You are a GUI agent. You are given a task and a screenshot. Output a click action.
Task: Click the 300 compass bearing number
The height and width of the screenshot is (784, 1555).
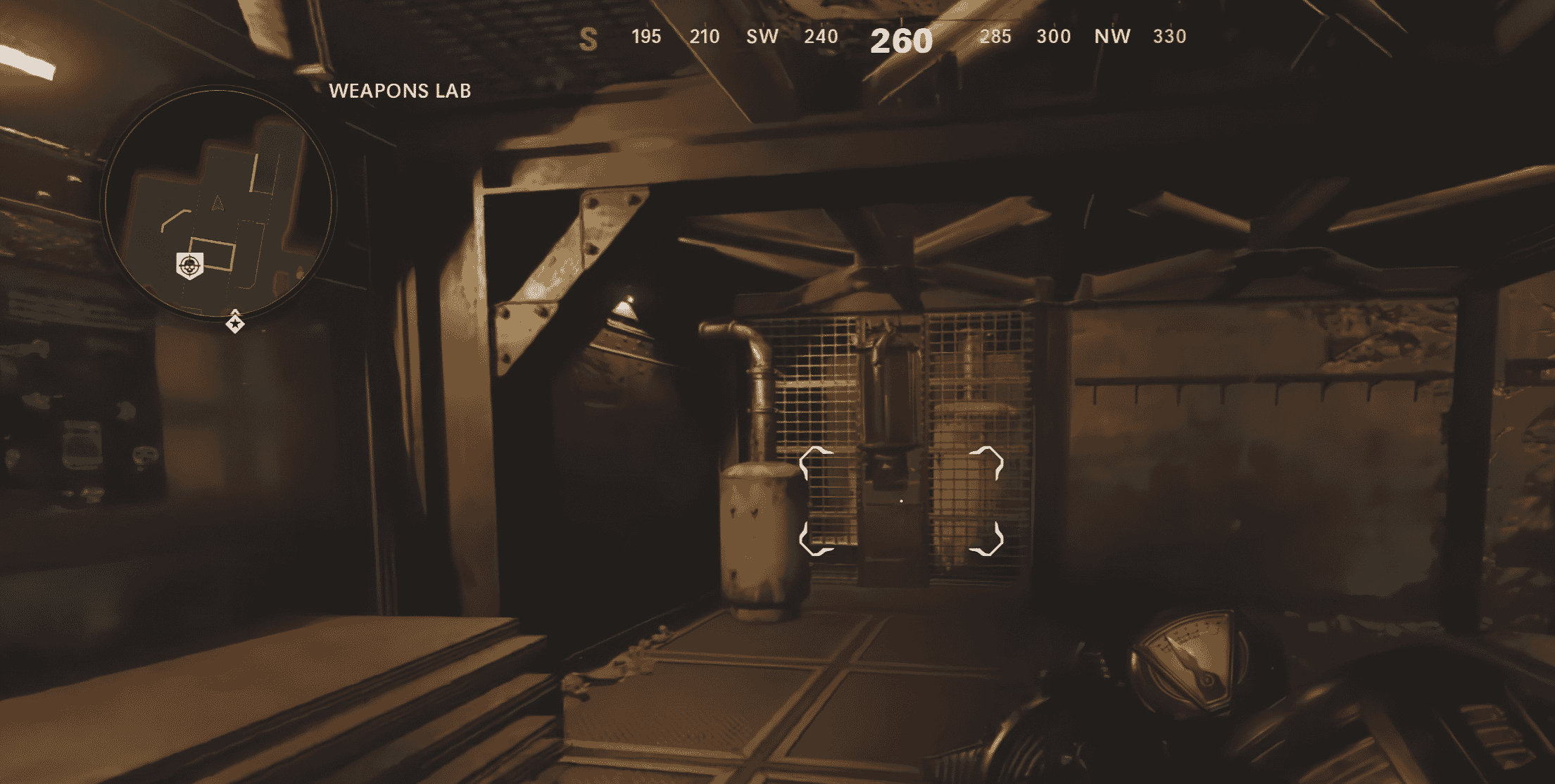click(1054, 37)
